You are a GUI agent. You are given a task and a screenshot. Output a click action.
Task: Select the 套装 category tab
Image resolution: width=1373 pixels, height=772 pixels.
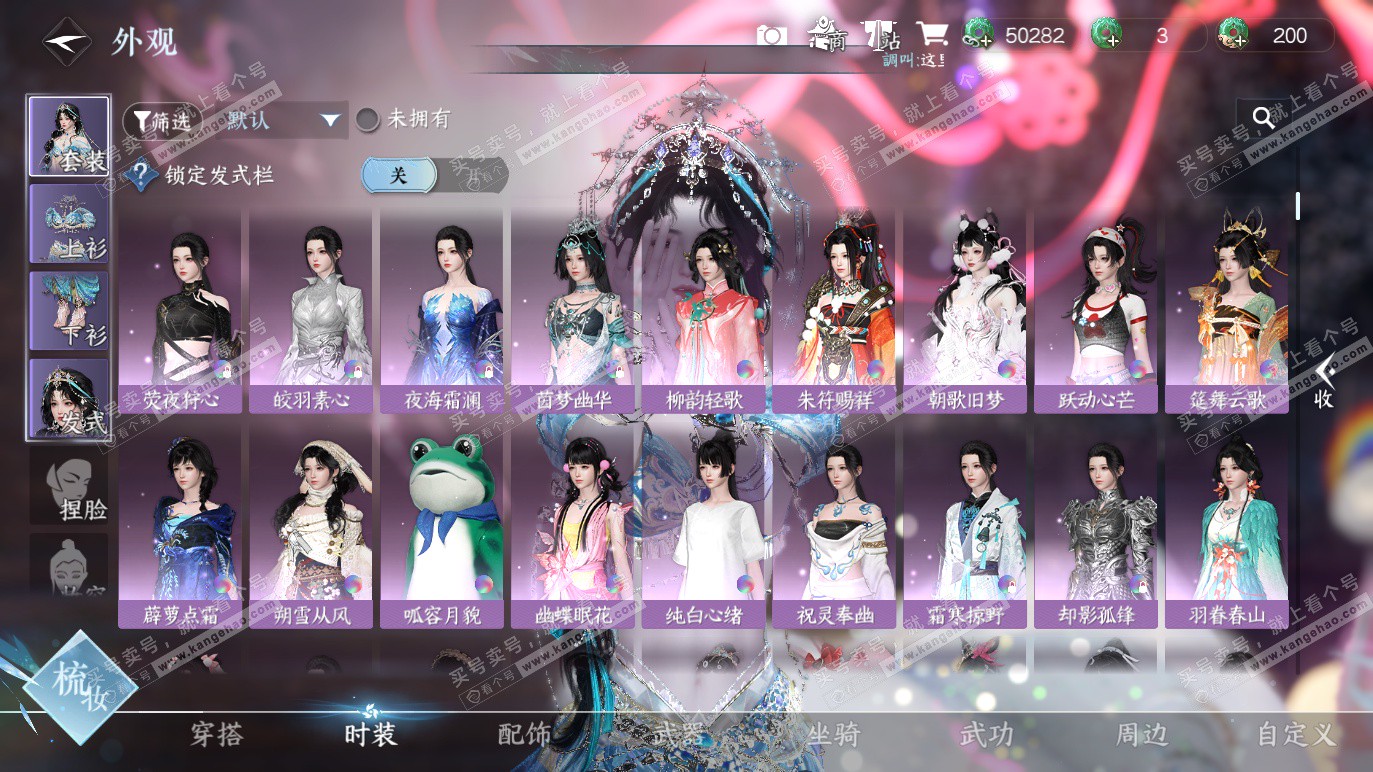(69, 136)
